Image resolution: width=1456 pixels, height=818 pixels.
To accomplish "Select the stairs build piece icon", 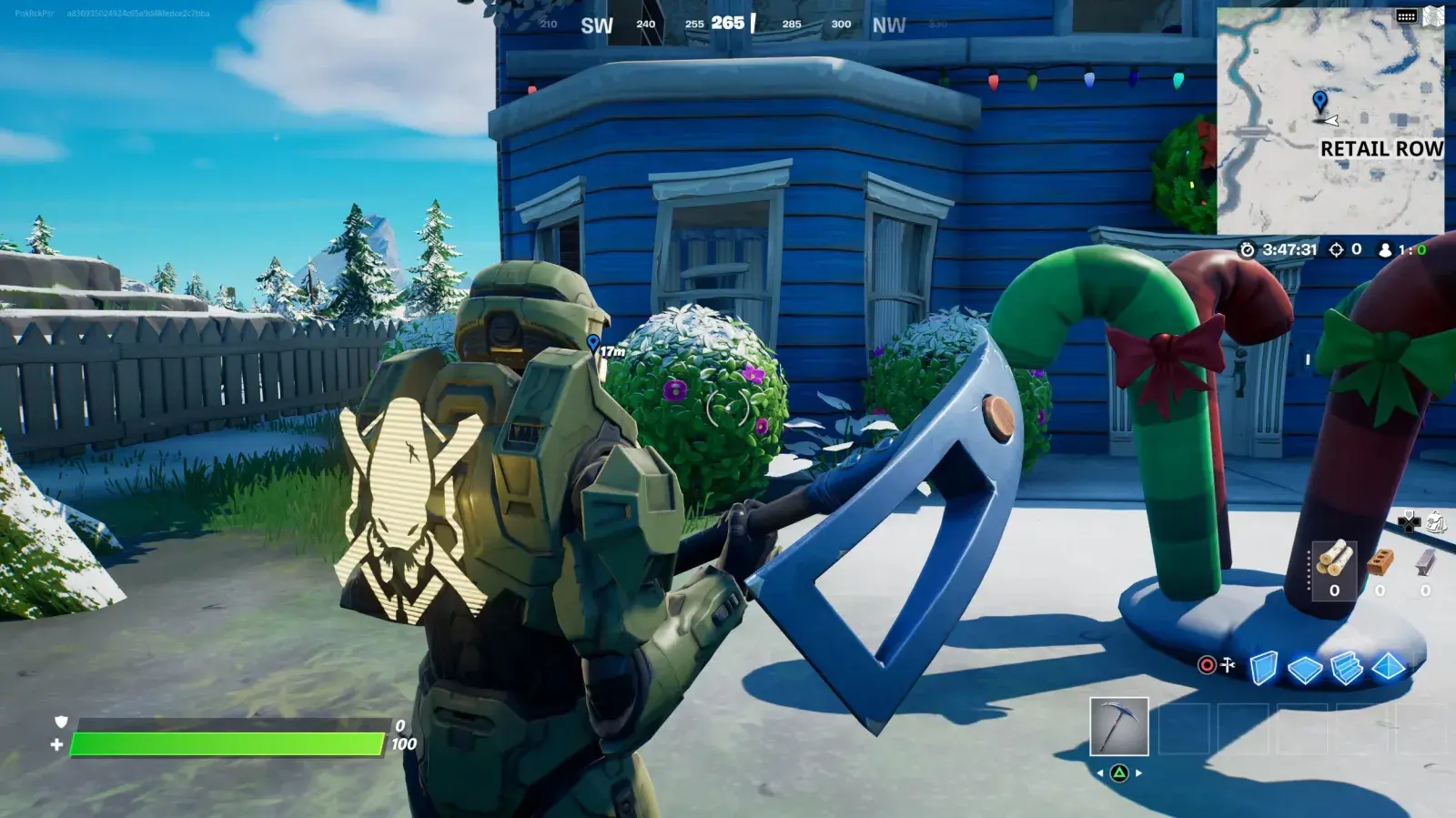I will coord(1348,667).
